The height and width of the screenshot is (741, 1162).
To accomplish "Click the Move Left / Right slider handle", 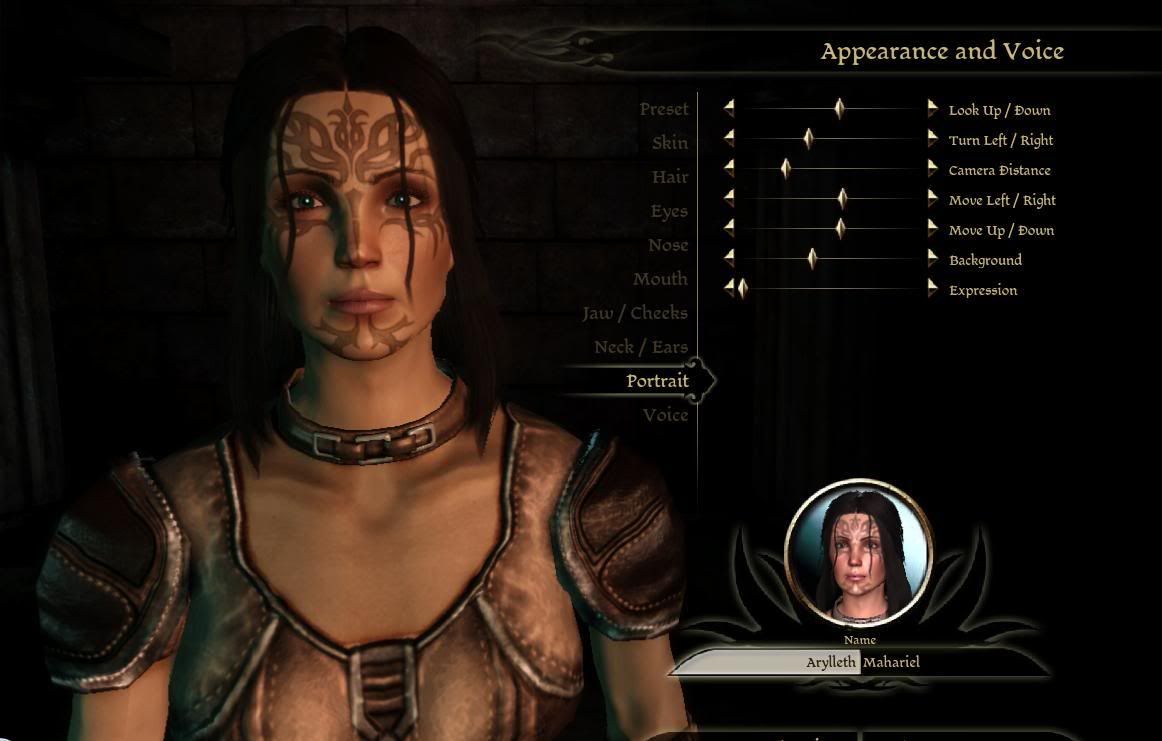I will pos(842,199).
